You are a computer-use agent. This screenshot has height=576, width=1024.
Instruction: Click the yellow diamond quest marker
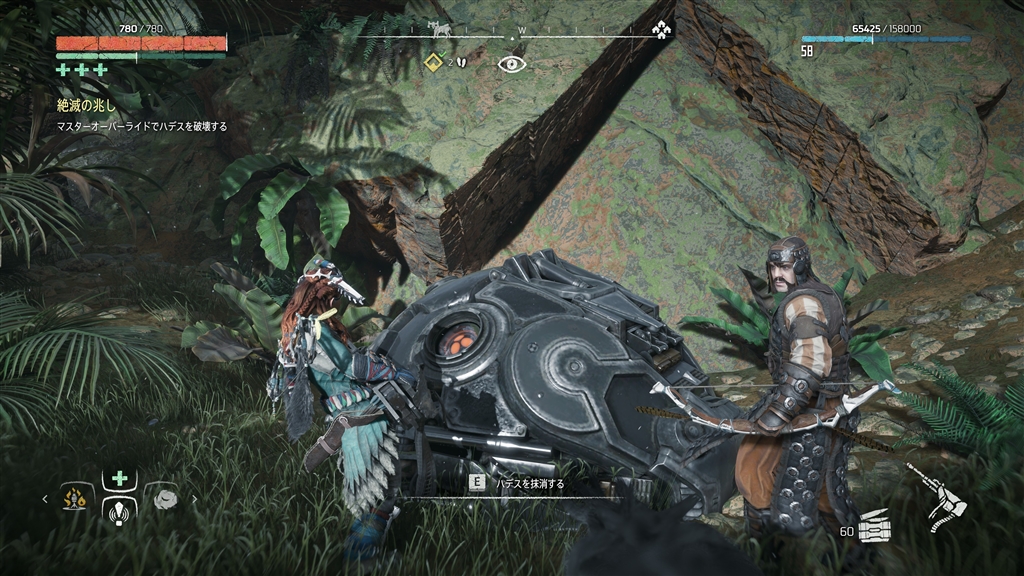pos(434,62)
